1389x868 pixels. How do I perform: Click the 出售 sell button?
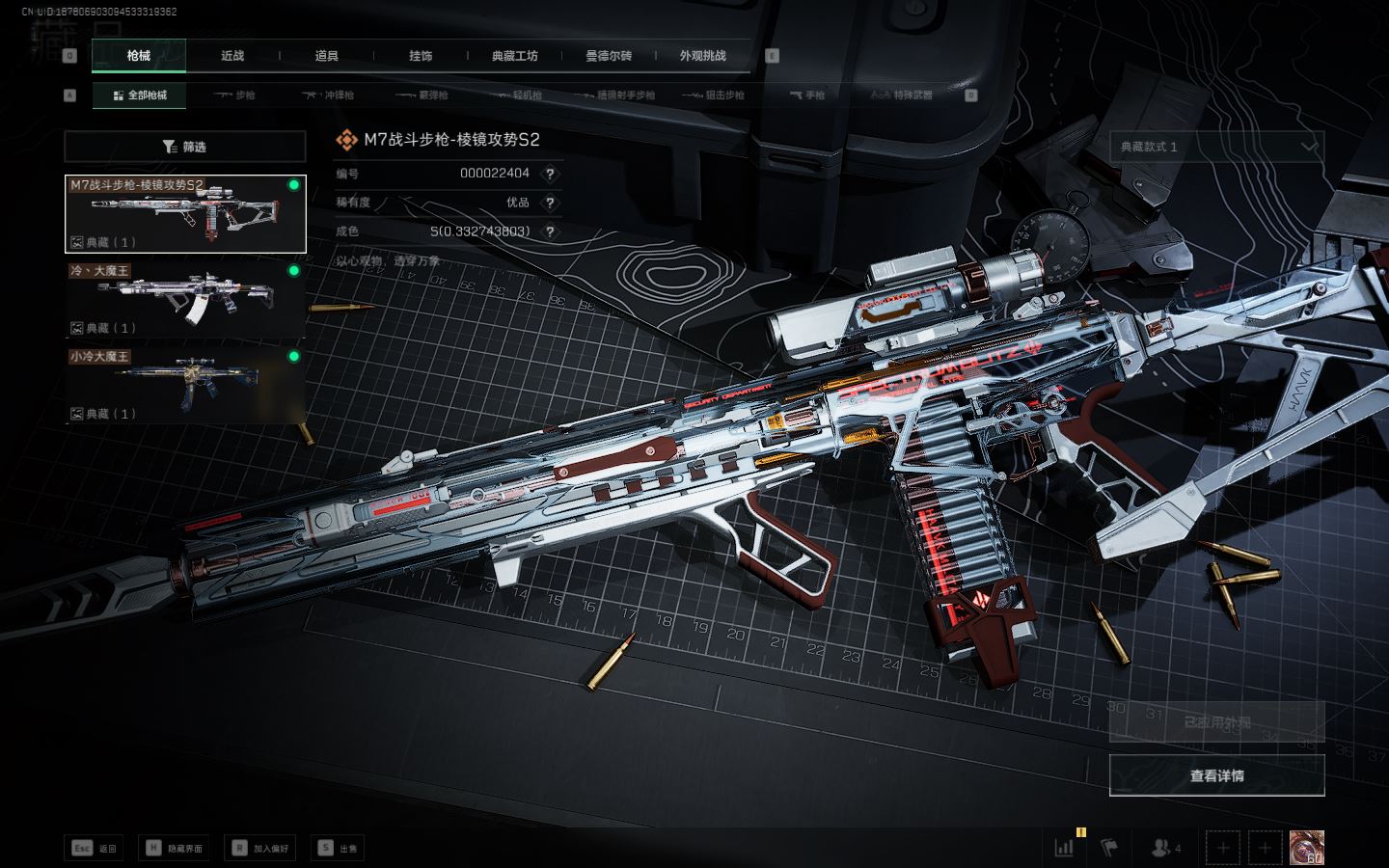point(339,848)
